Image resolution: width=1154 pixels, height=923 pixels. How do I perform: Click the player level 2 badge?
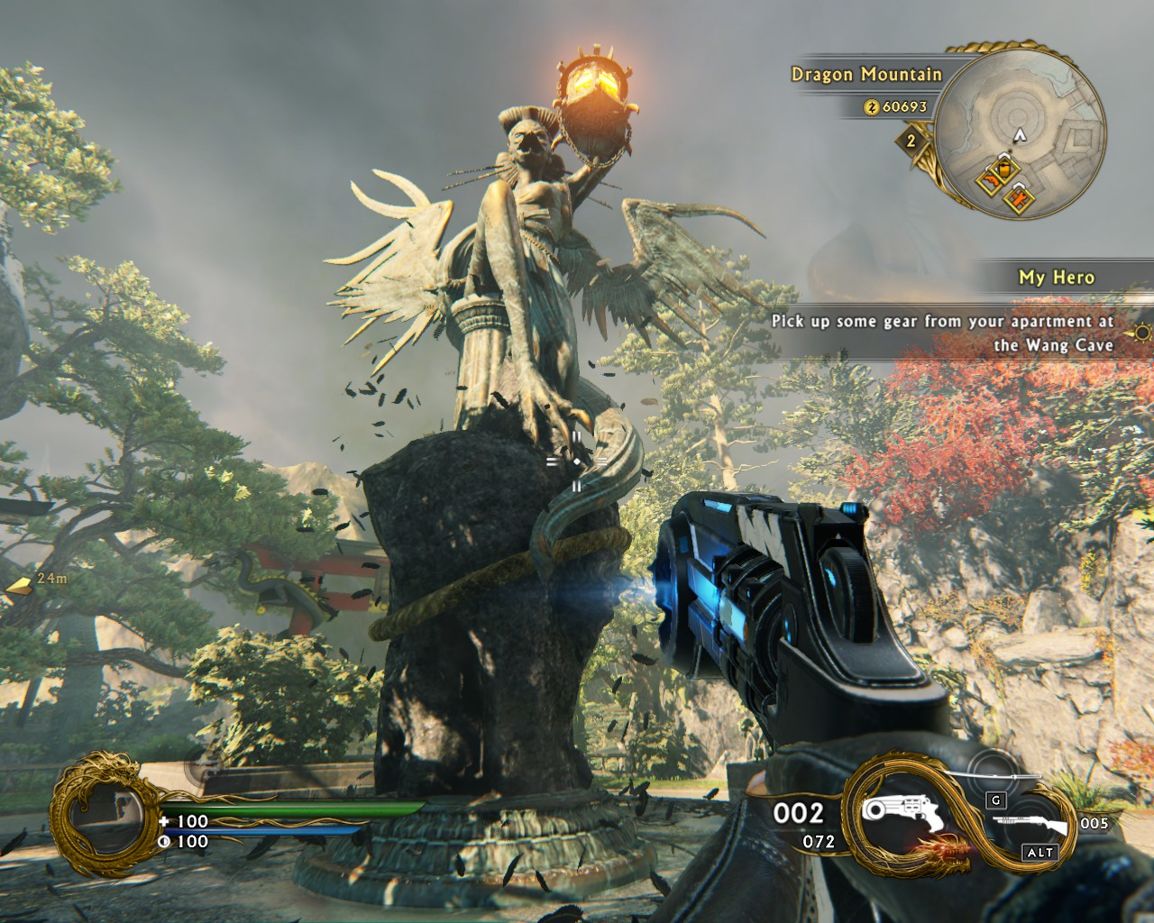(911, 141)
